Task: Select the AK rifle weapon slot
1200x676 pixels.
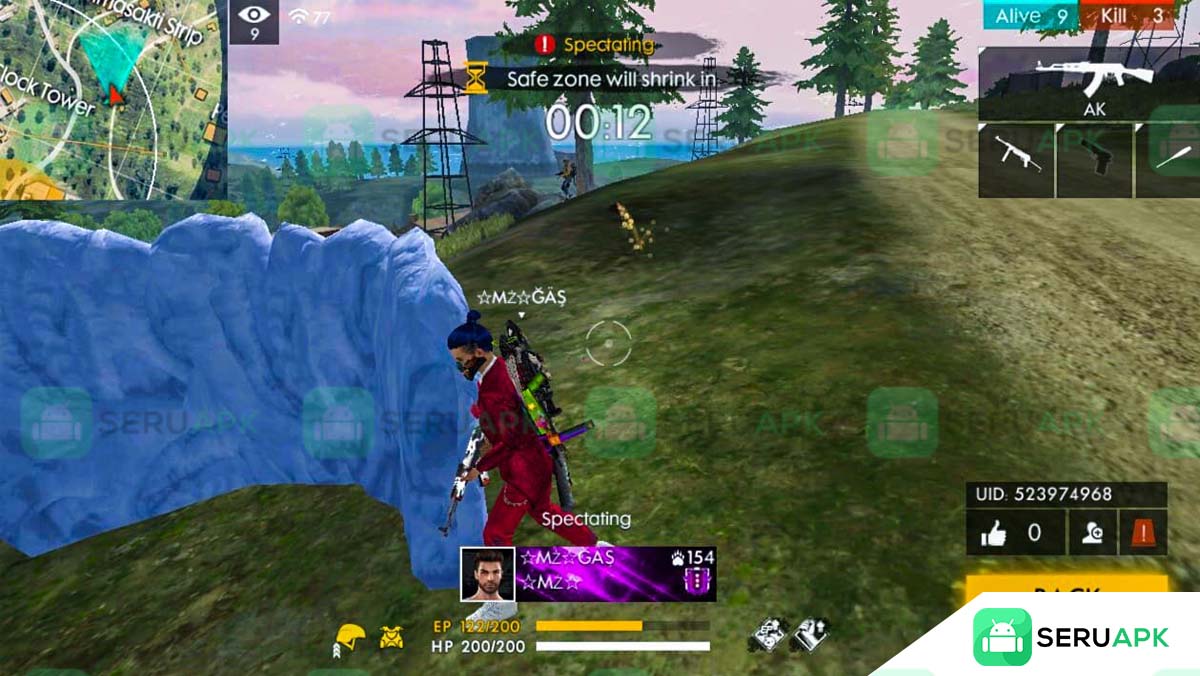Action: click(x=1088, y=83)
